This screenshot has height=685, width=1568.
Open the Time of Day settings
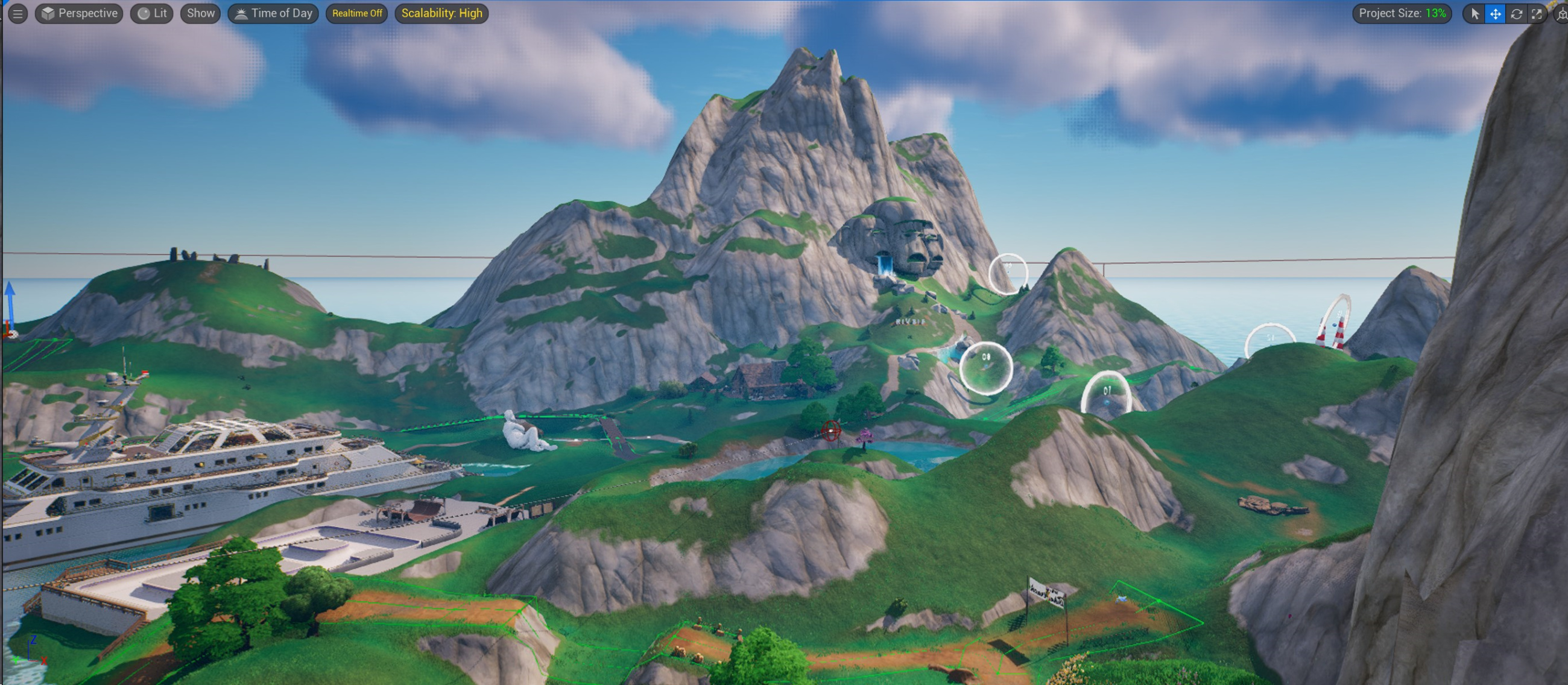273,13
